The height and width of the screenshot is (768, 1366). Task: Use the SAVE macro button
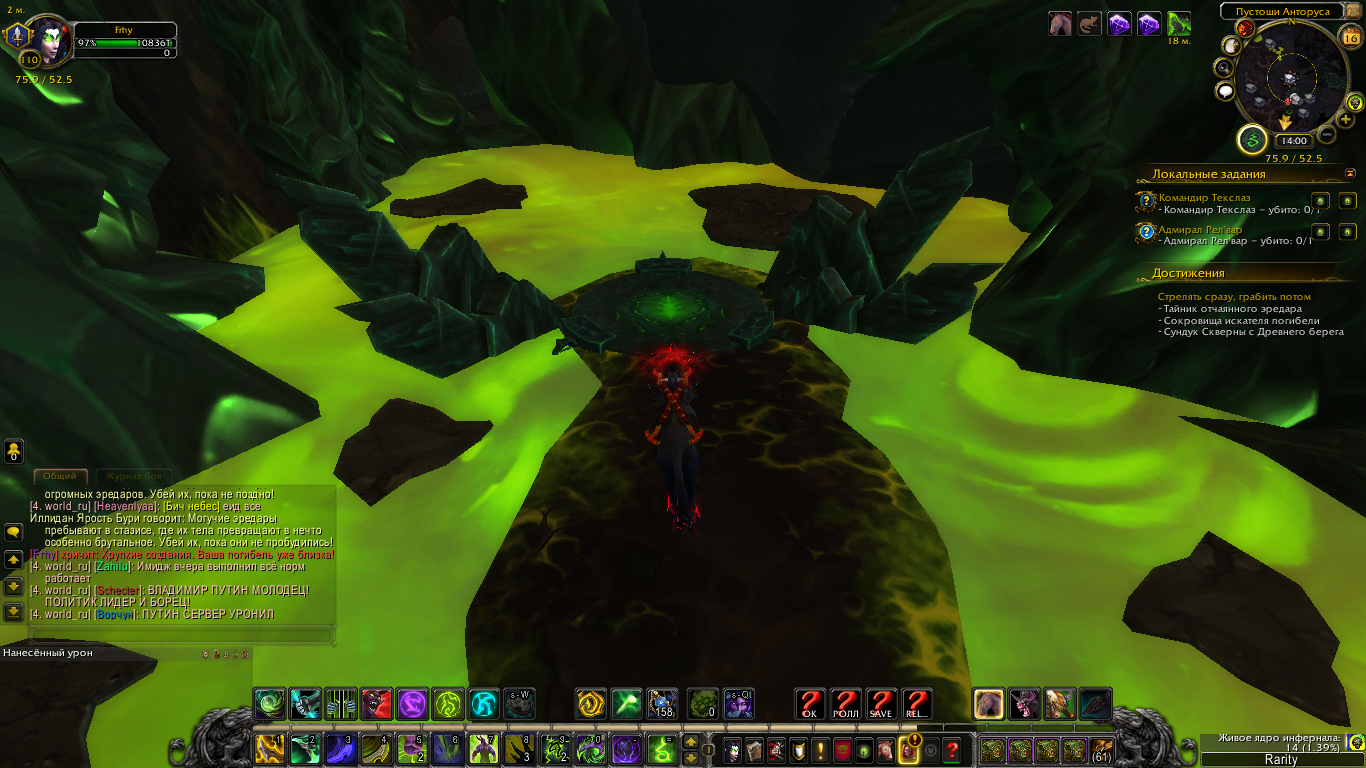[880, 704]
